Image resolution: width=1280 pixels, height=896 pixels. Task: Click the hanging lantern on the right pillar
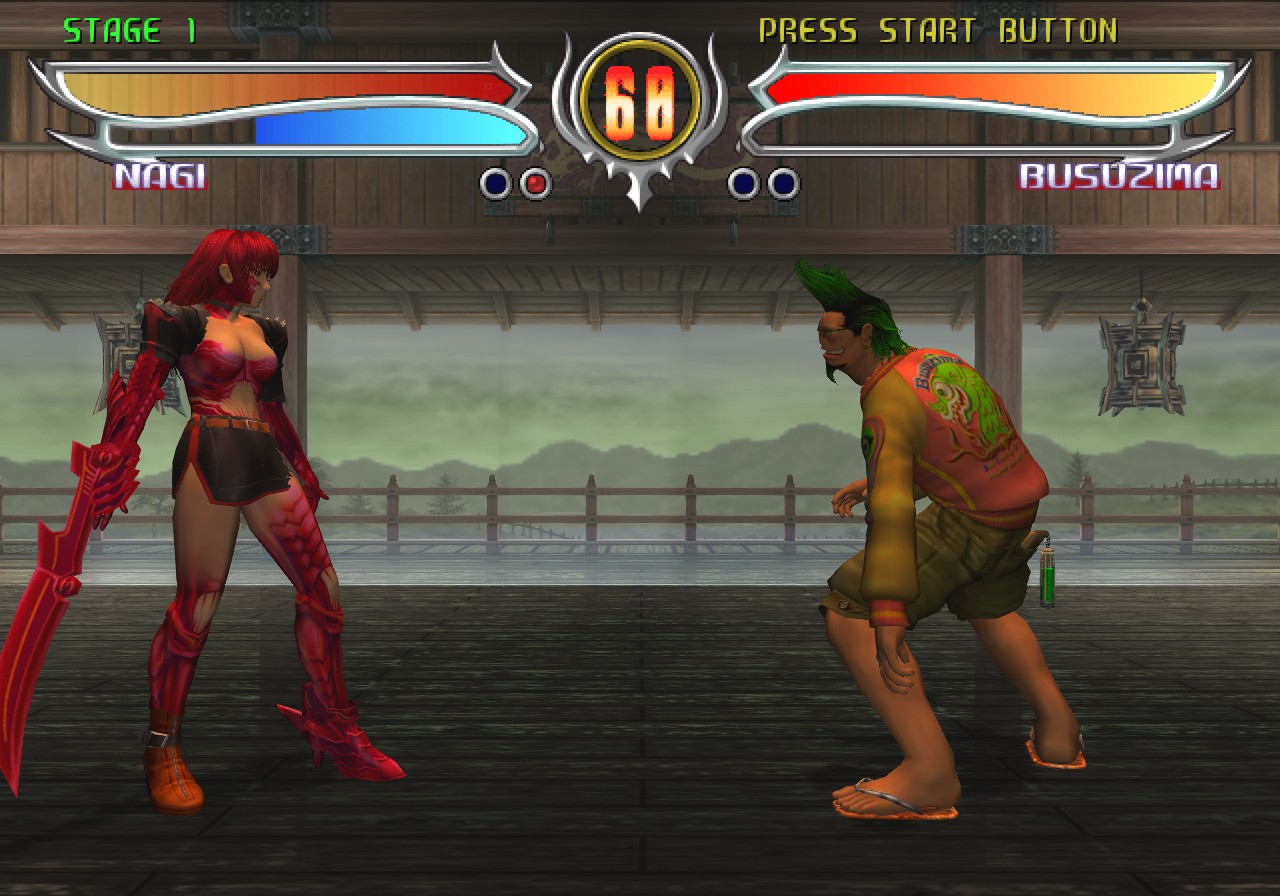[1142, 358]
